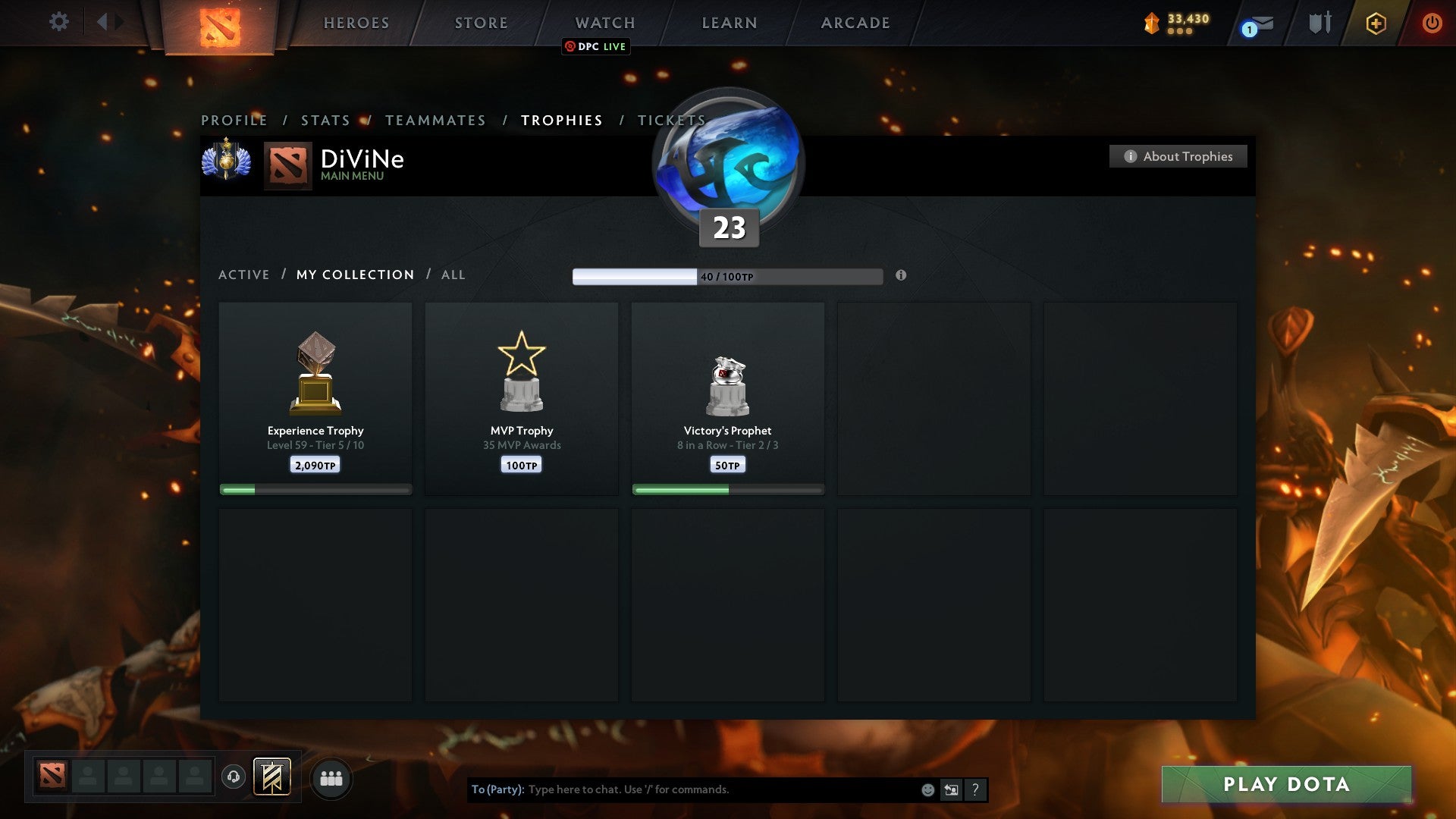Click the 40/100TP trophy progress bar
The width and height of the screenshot is (1456, 819).
pyautogui.click(x=726, y=277)
